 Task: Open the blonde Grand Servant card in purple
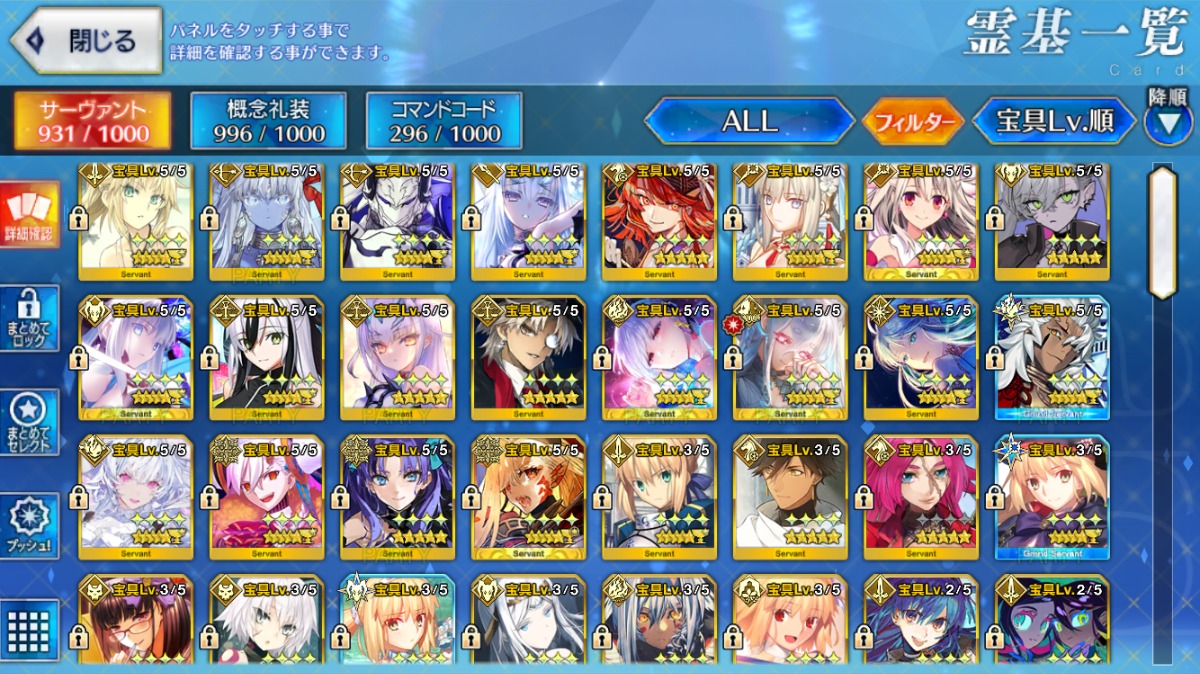coord(1051,497)
